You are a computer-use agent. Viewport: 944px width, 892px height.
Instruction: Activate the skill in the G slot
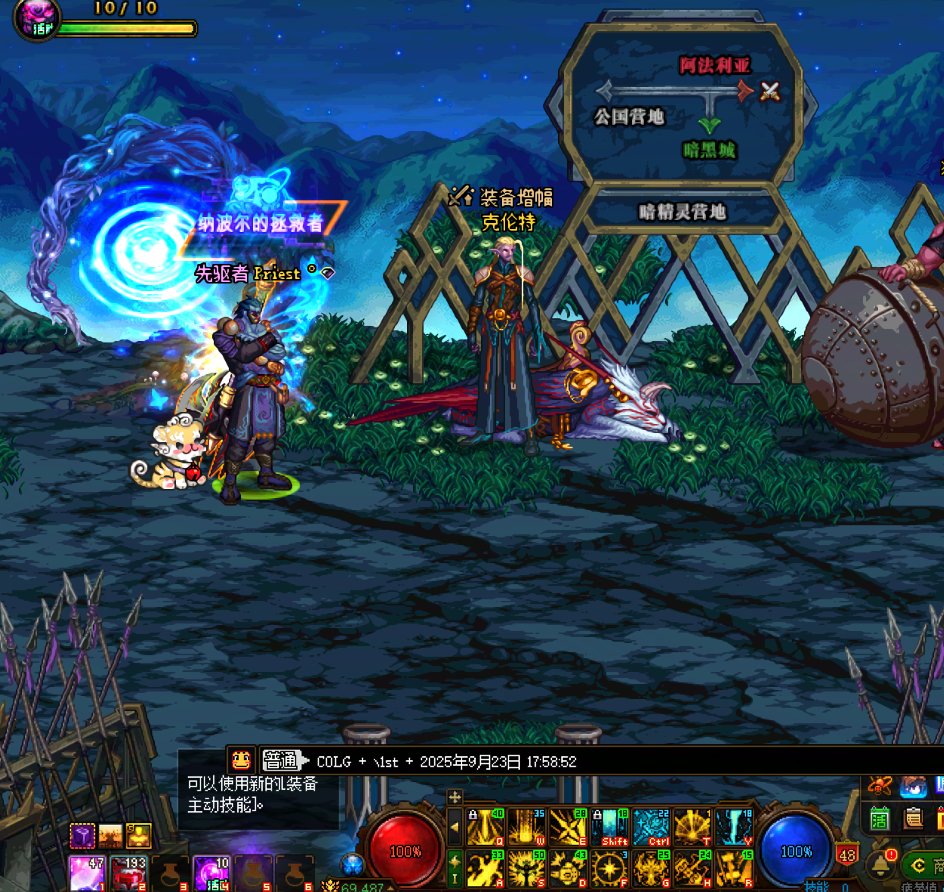pos(651,869)
